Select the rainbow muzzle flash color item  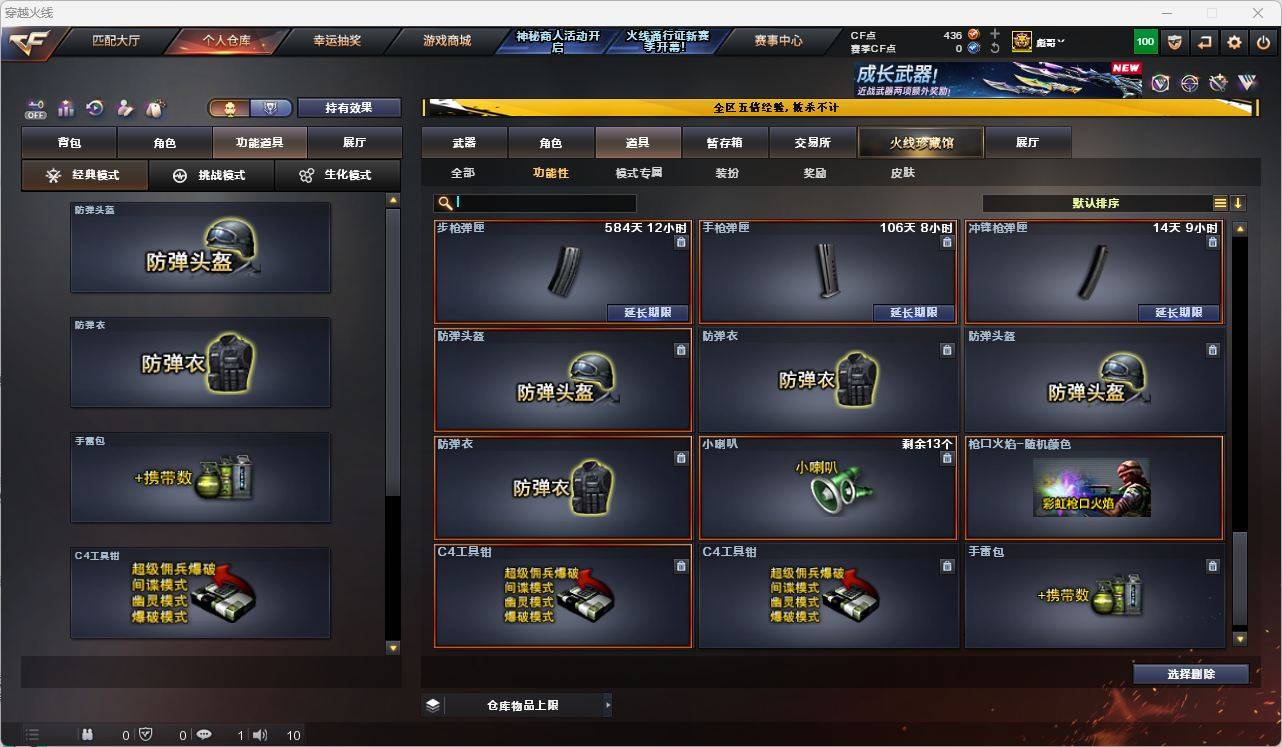(x=1094, y=487)
